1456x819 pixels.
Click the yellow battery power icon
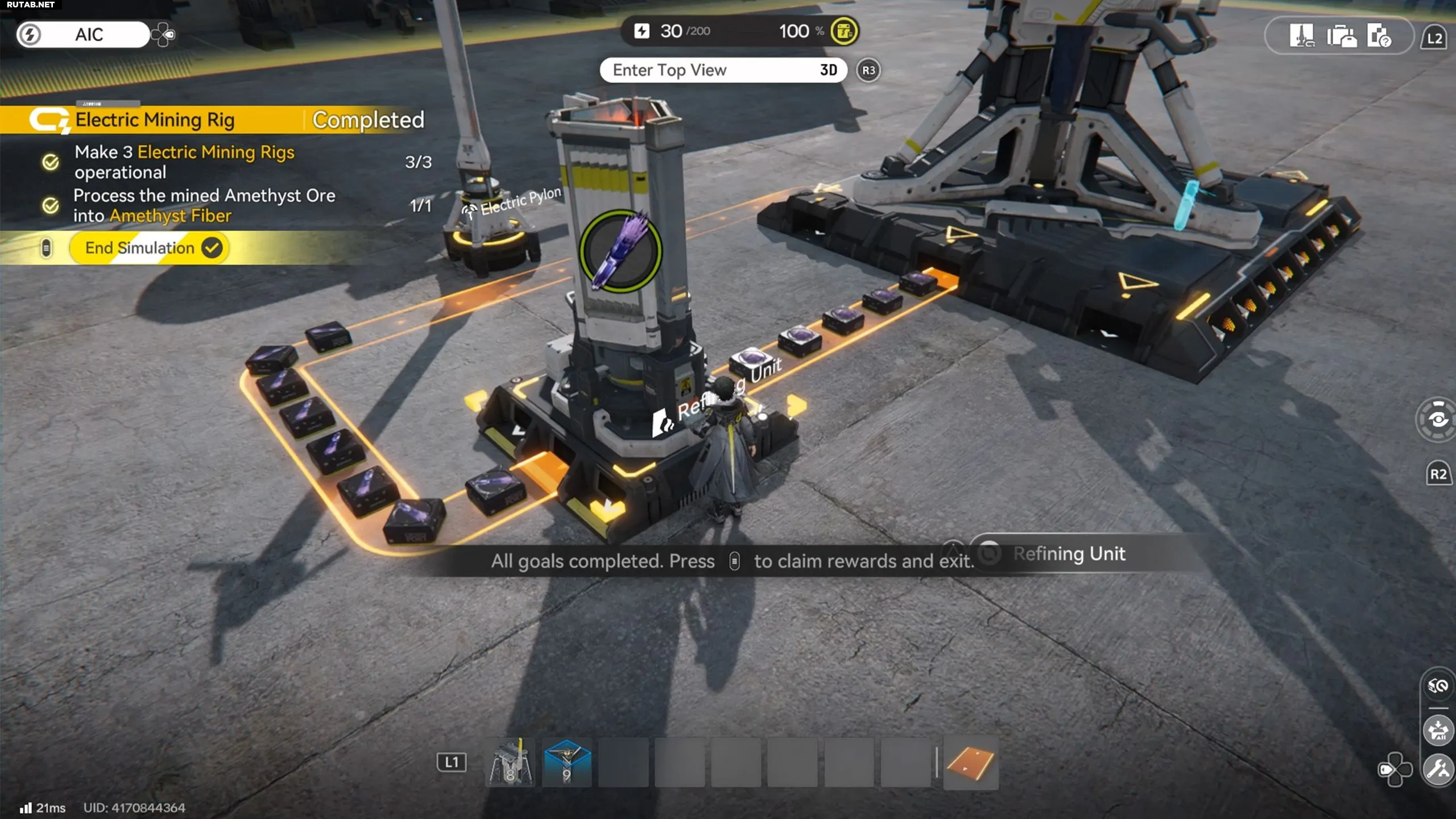[x=844, y=31]
